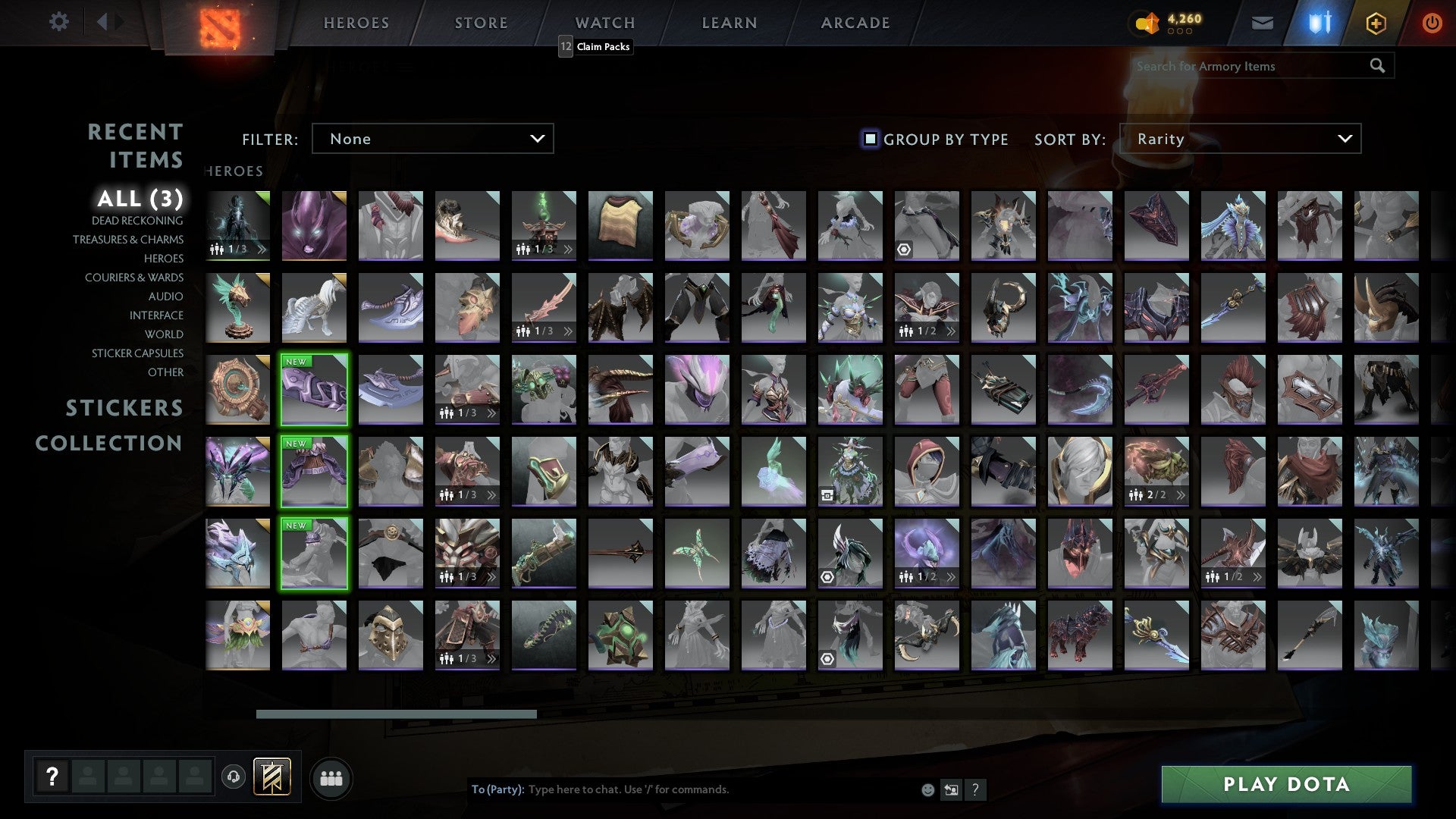Open the settings gear

point(58,22)
